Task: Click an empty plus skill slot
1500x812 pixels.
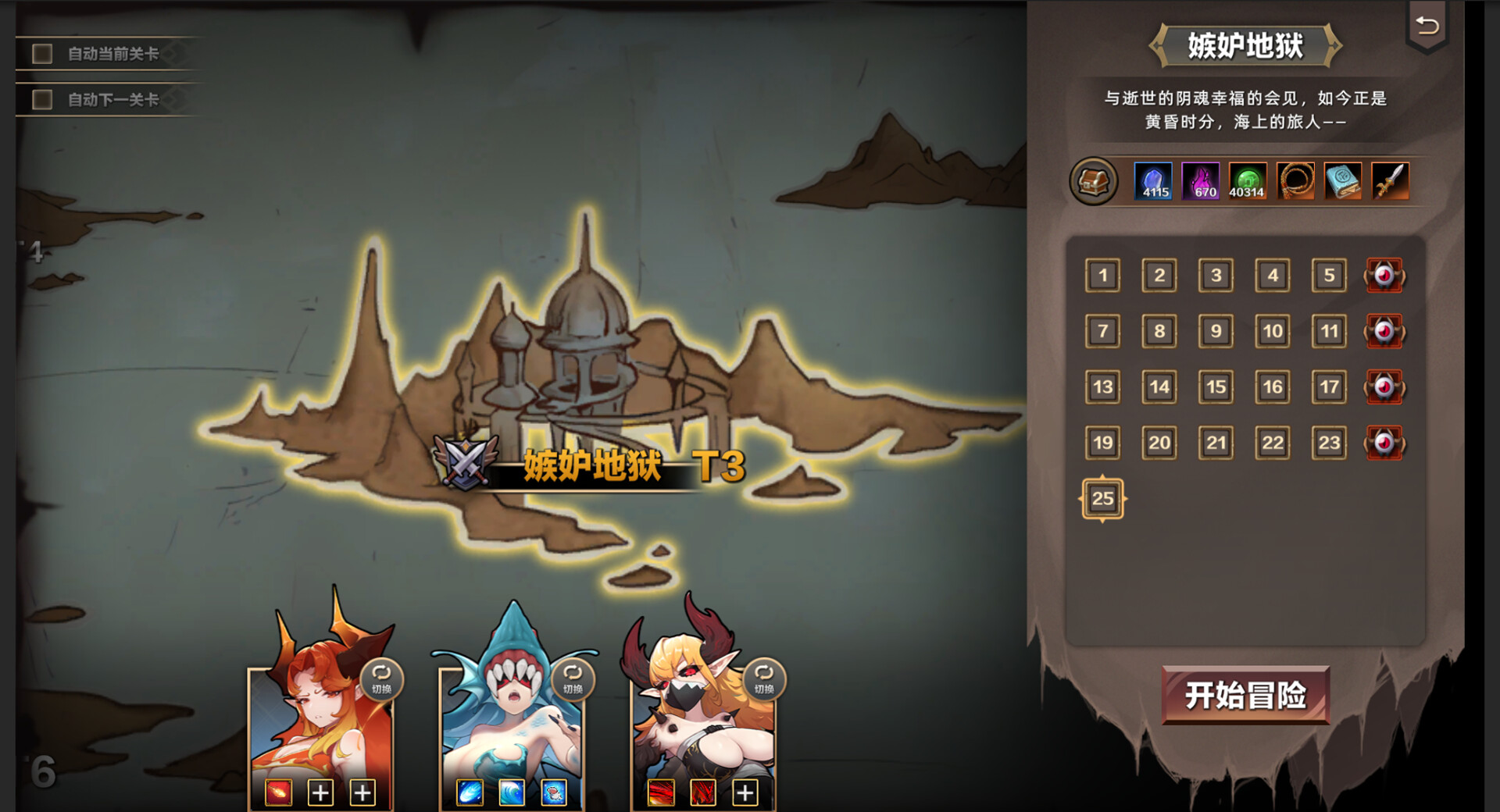Action: click(320, 792)
